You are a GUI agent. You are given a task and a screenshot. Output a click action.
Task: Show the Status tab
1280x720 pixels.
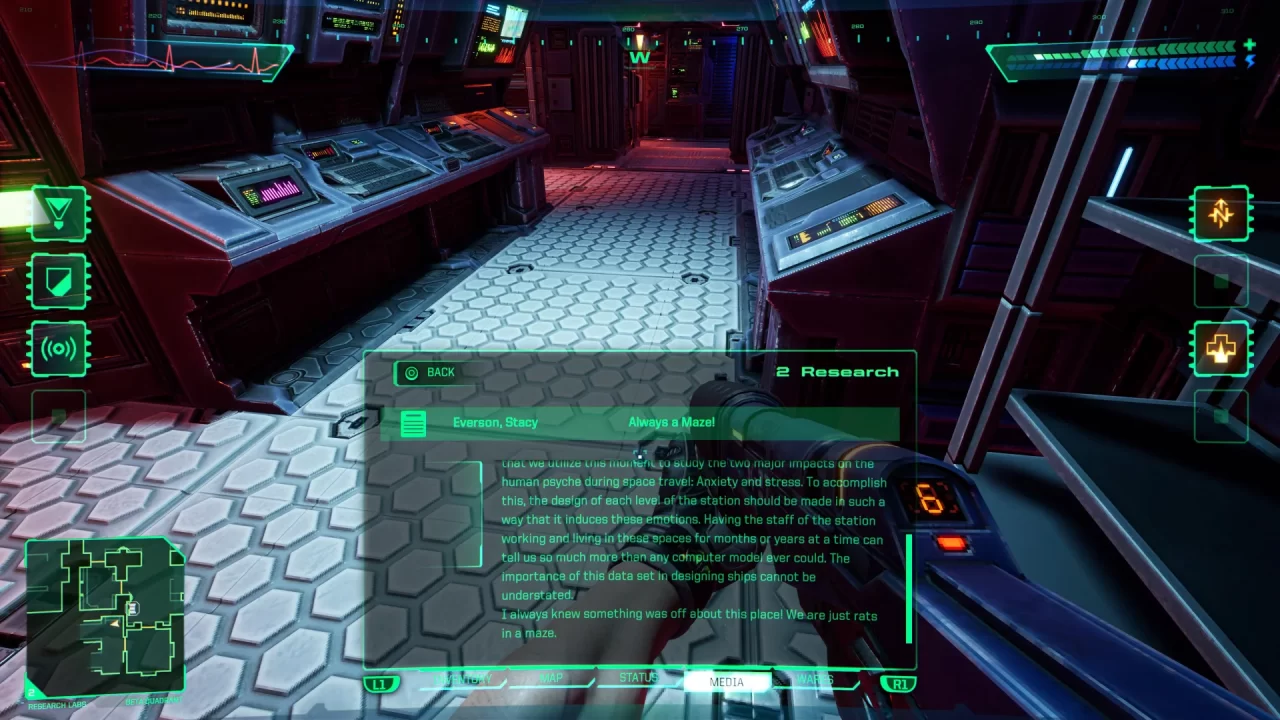(638, 679)
